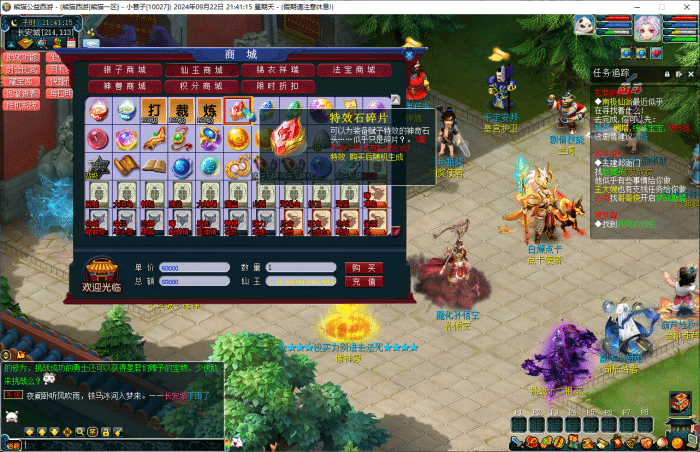Open the 挂机系统 auto-battle button
This screenshot has width=700, height=452.
21,105
